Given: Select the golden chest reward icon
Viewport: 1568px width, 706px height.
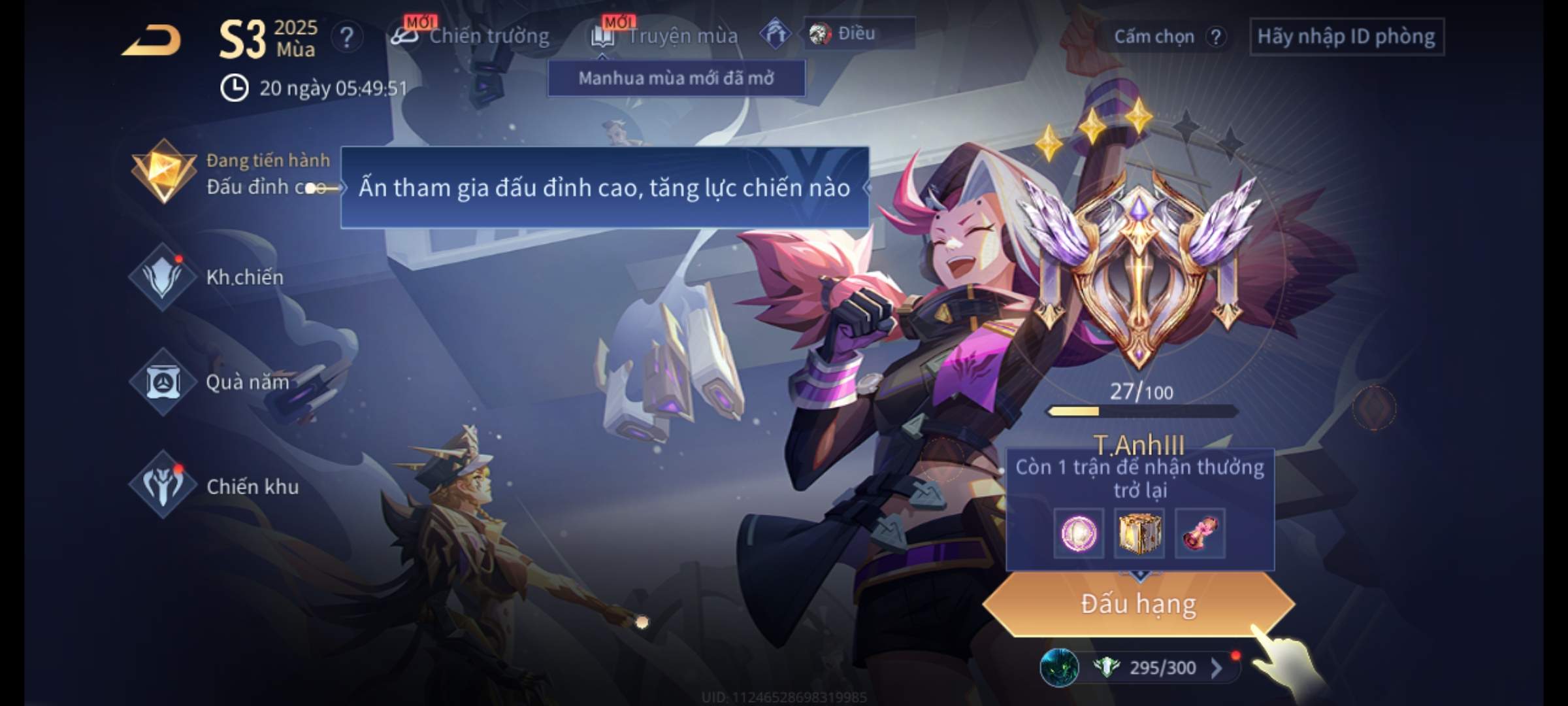Looking at the screenshot, I should (1139, 533).
